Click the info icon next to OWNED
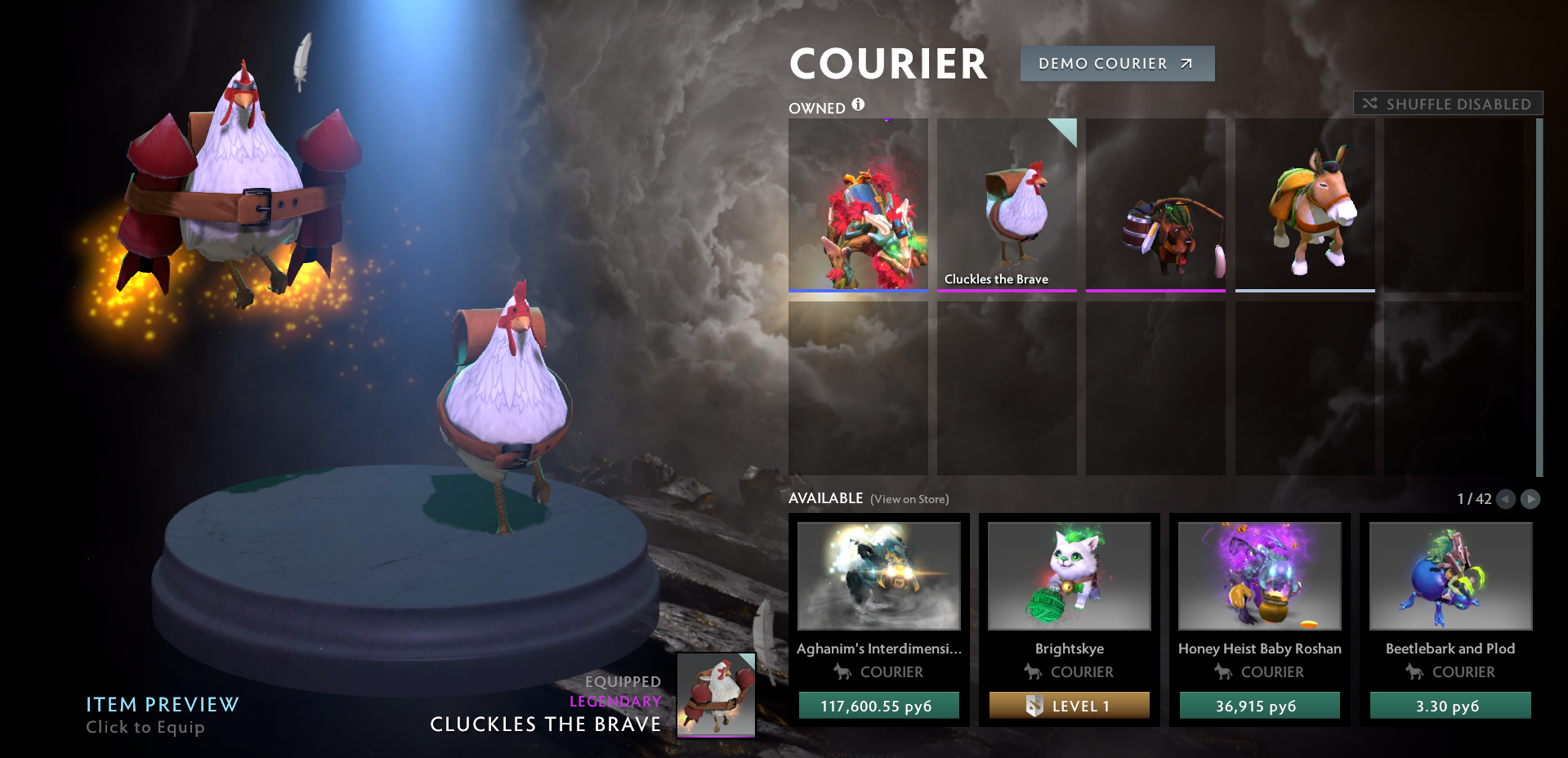Viewport: 1568px width, 758px height. pos(856,105)
